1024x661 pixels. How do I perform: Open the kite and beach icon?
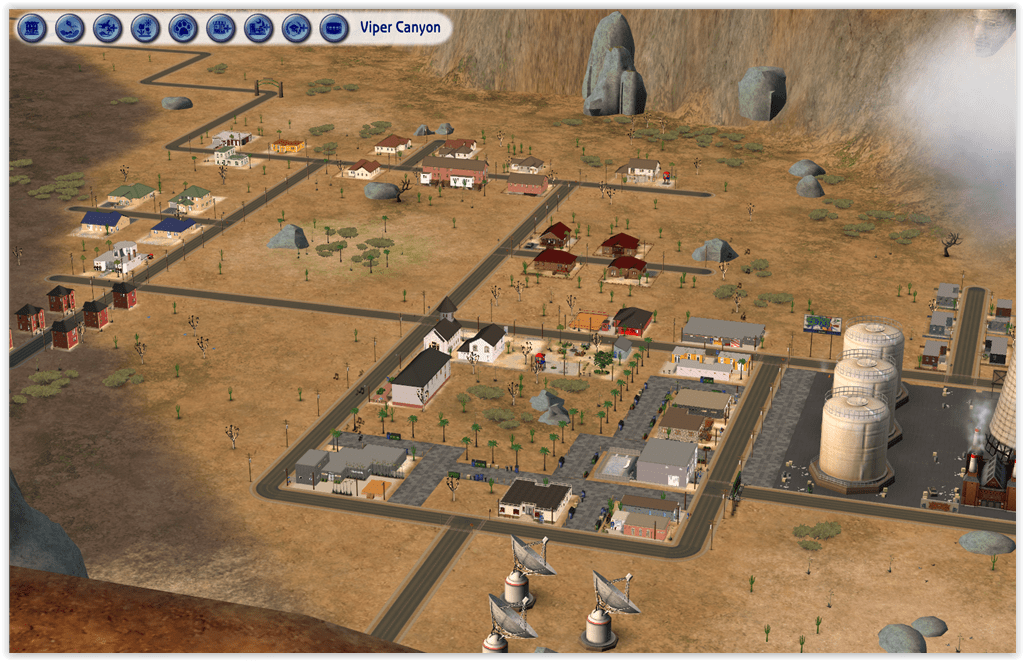click(70, 27)
